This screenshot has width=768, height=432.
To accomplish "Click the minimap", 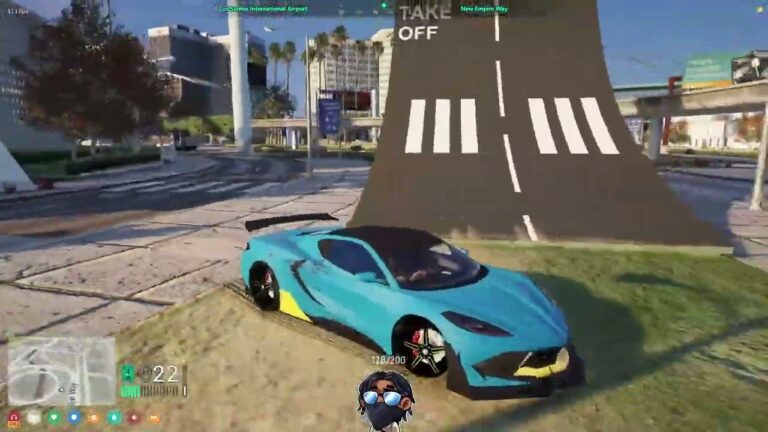I will 61,370.
